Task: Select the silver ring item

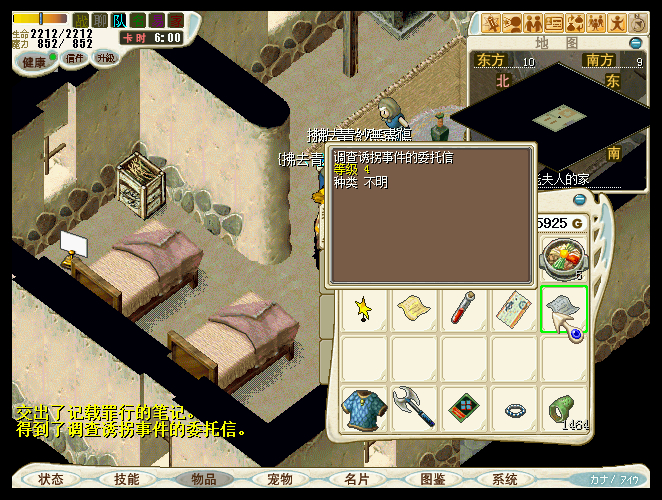Action: [514, 410]
